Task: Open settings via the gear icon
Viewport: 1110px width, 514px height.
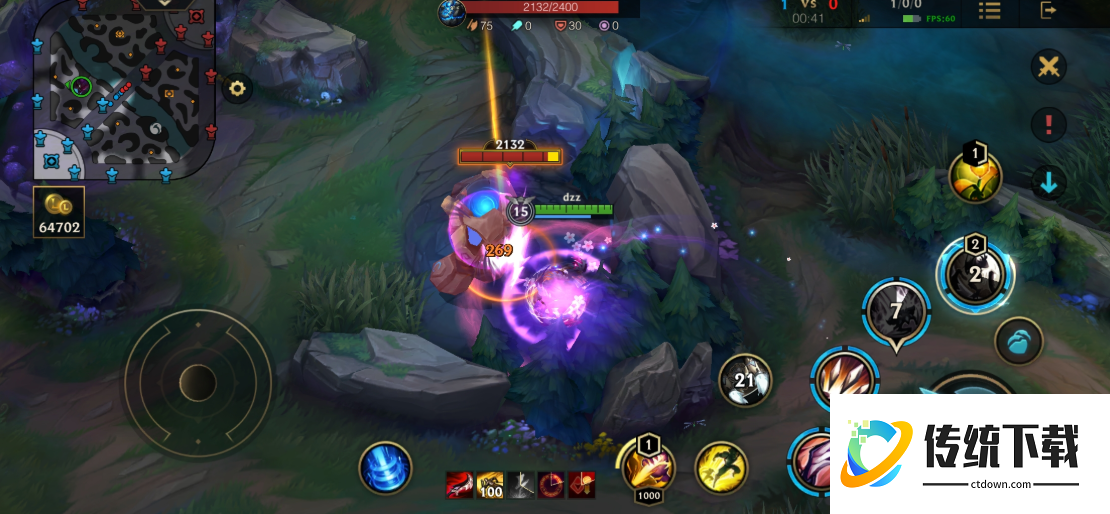Action: 237,88
